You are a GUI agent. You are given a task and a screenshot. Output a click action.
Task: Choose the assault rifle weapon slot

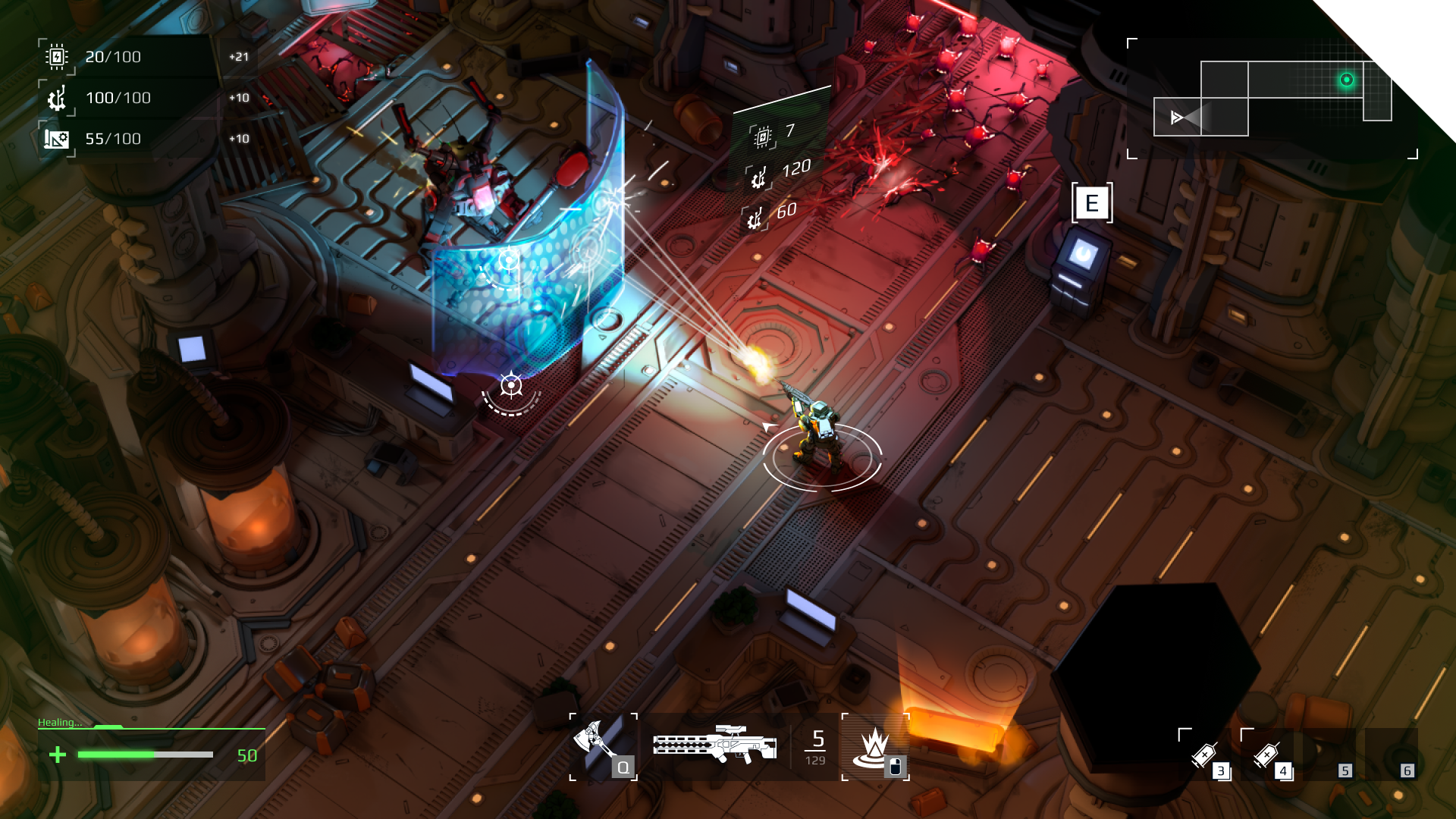click(714, 746)
